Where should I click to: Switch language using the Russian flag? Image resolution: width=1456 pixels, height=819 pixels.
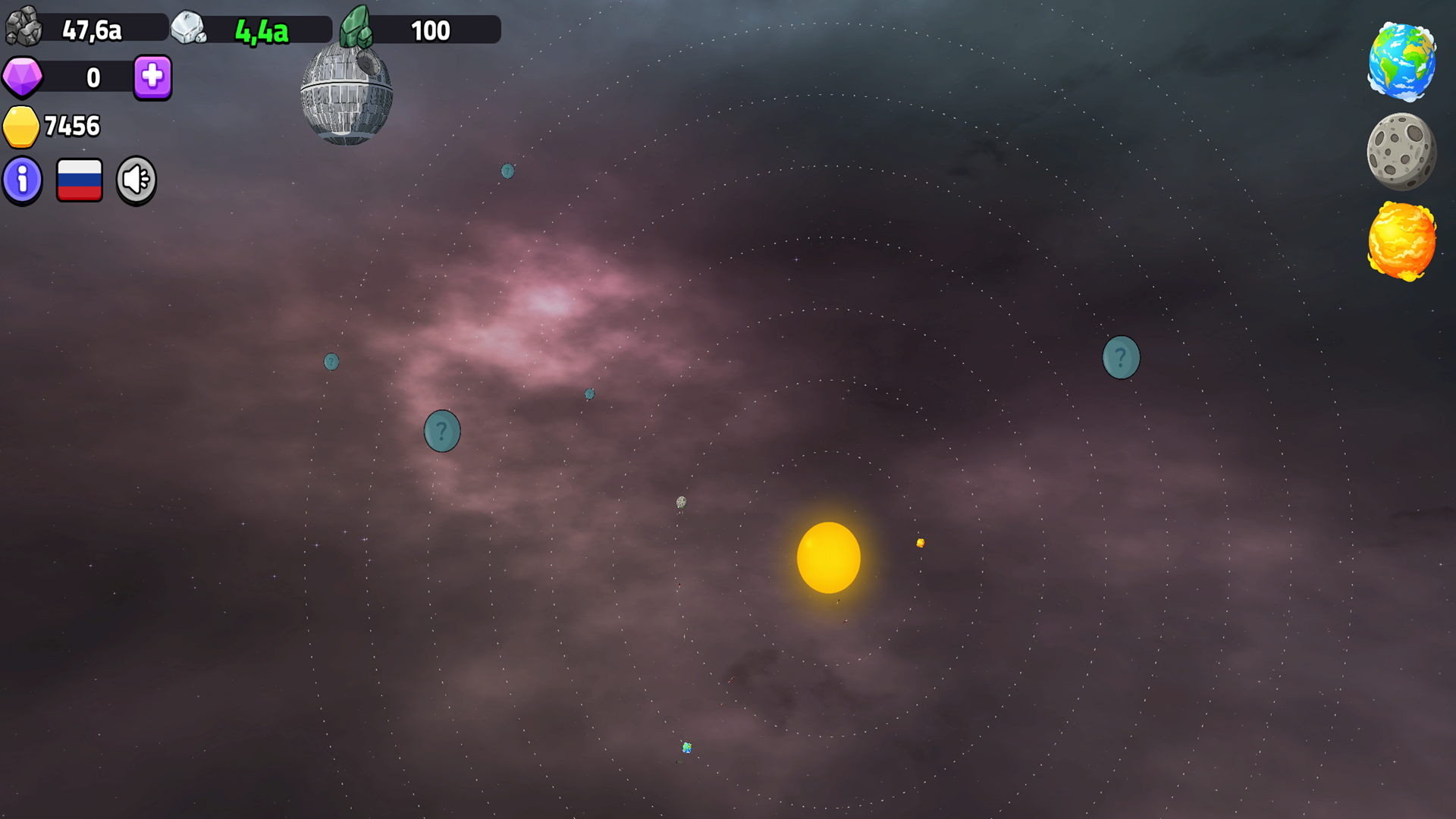pyautogui.click(x=79, y=179)
